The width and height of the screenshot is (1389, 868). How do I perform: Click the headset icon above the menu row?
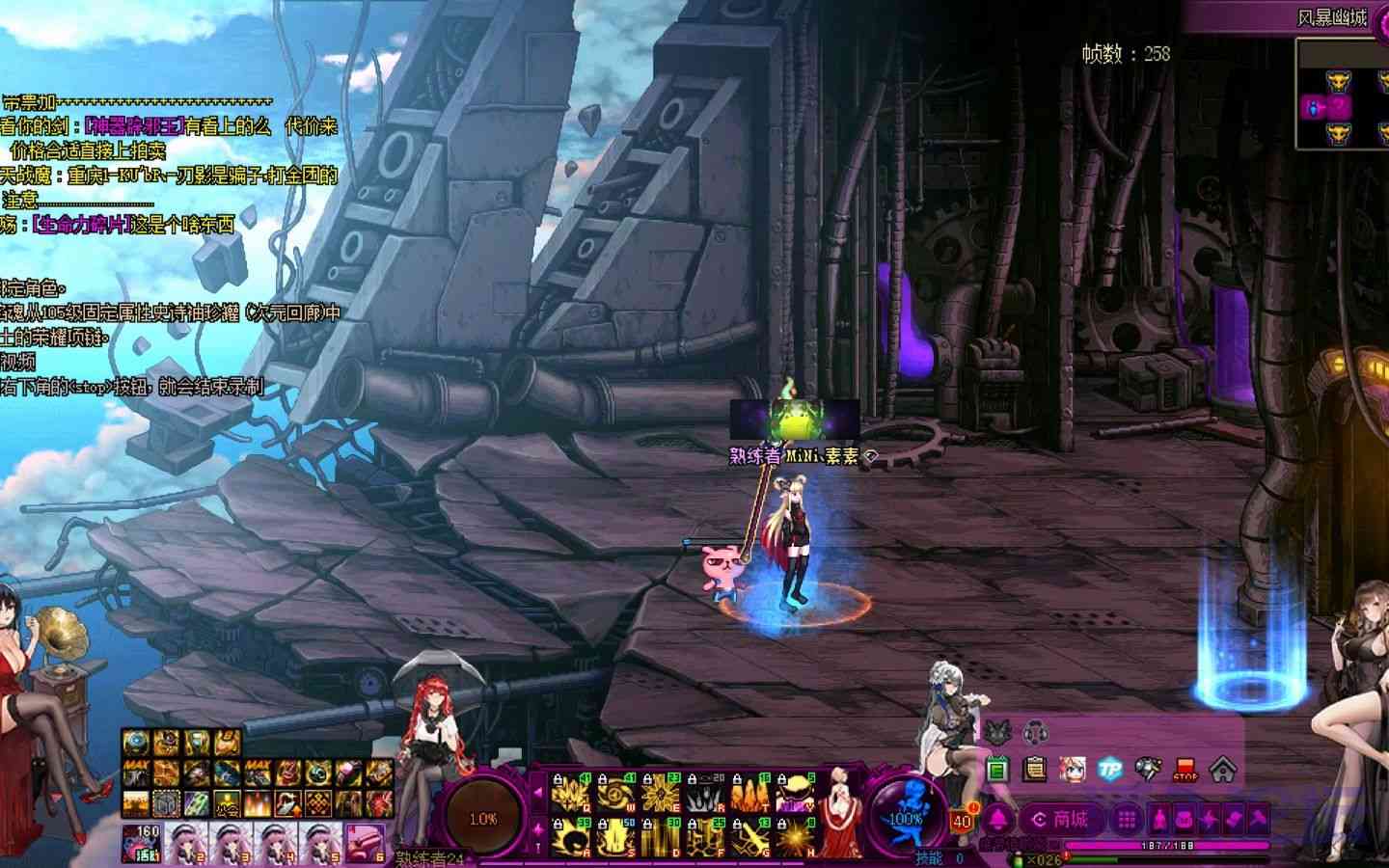[x=1035, y=731]
